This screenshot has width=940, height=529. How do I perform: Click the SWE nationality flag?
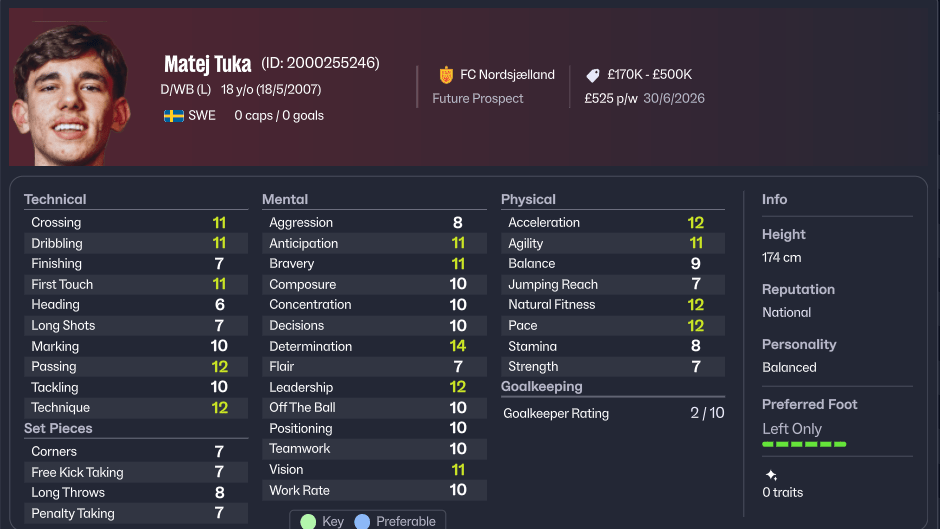coord(174,116)
